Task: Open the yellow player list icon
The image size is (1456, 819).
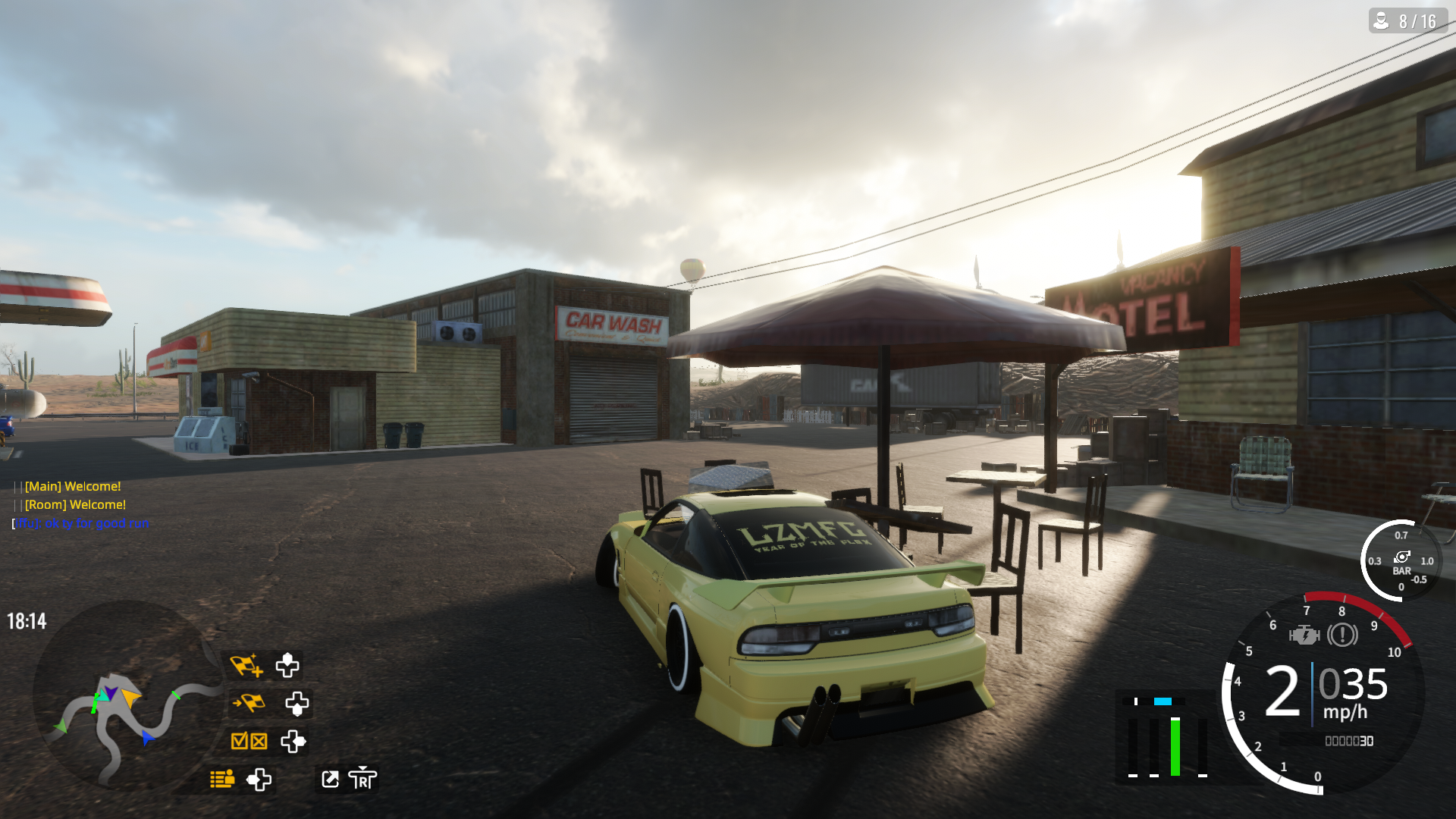Action: pyautogui.click(x=222, y=779)
